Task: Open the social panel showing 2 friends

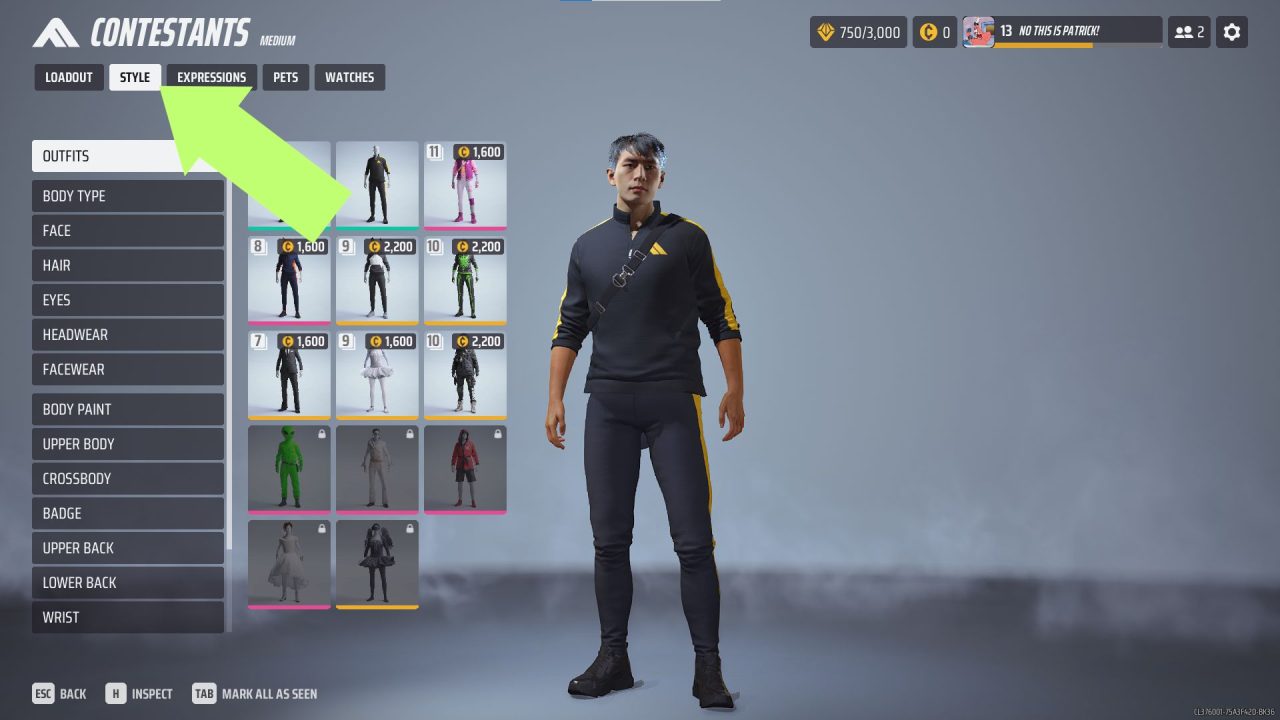Action: pos(1188,31)
